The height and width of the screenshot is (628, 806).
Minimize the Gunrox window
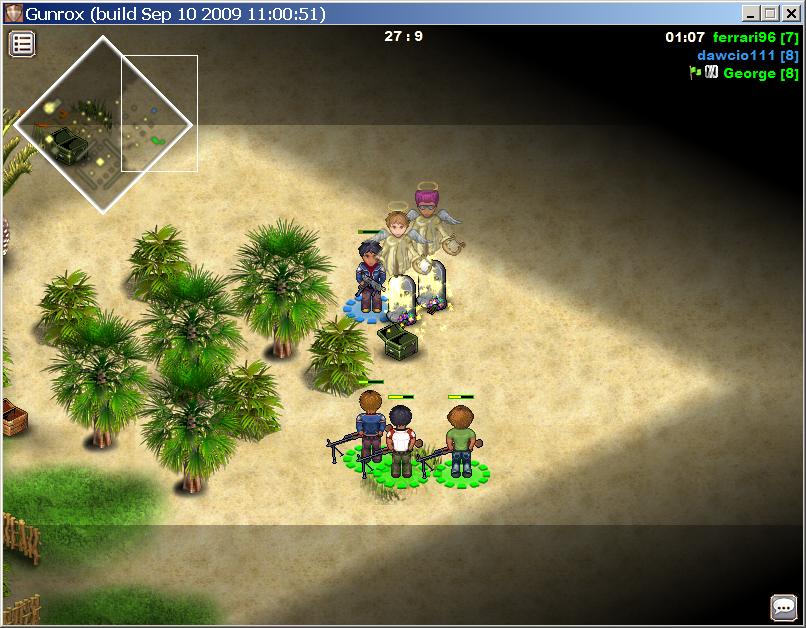(x=751, y=13)
